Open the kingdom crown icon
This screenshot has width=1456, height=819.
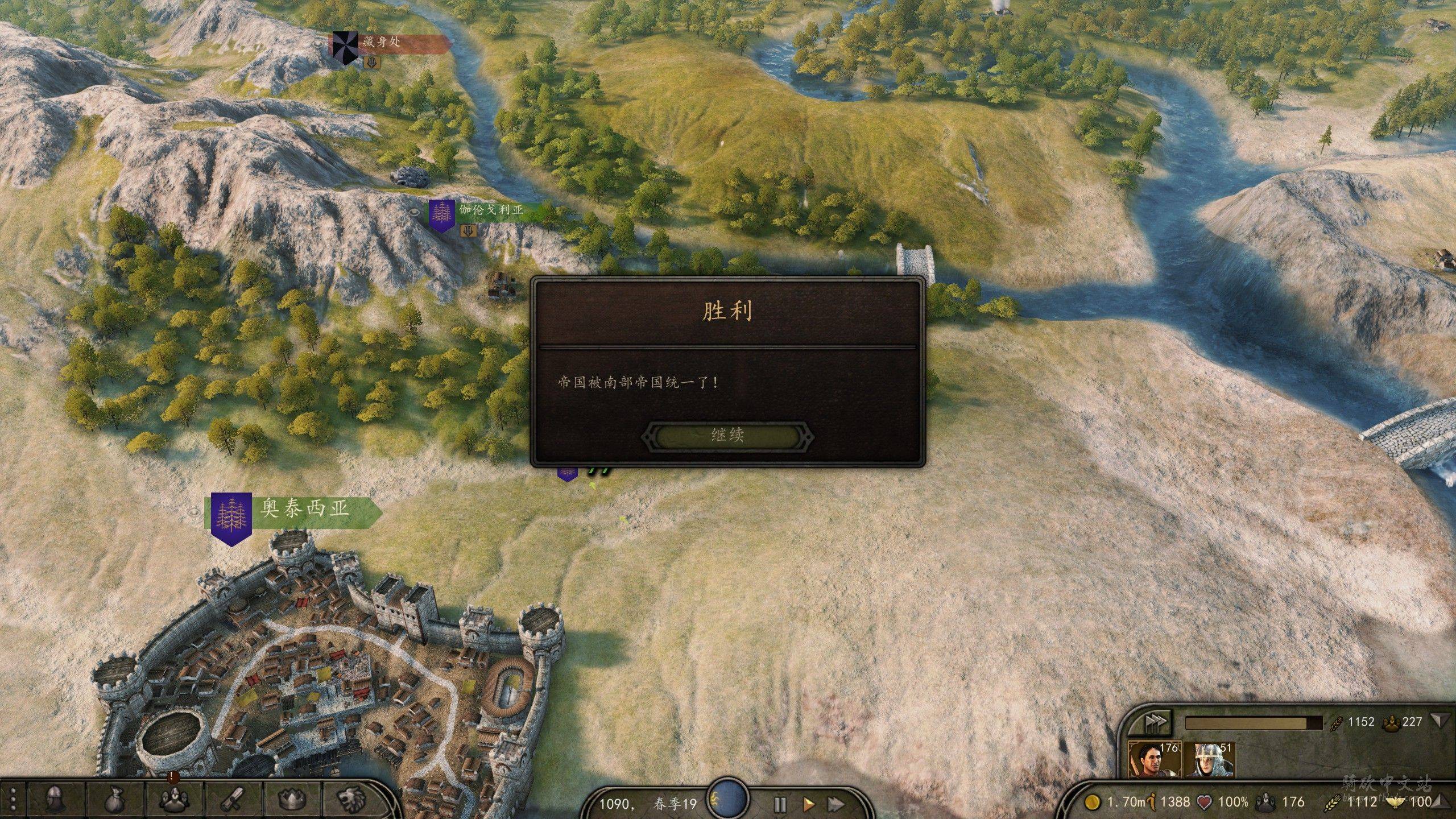293,800
